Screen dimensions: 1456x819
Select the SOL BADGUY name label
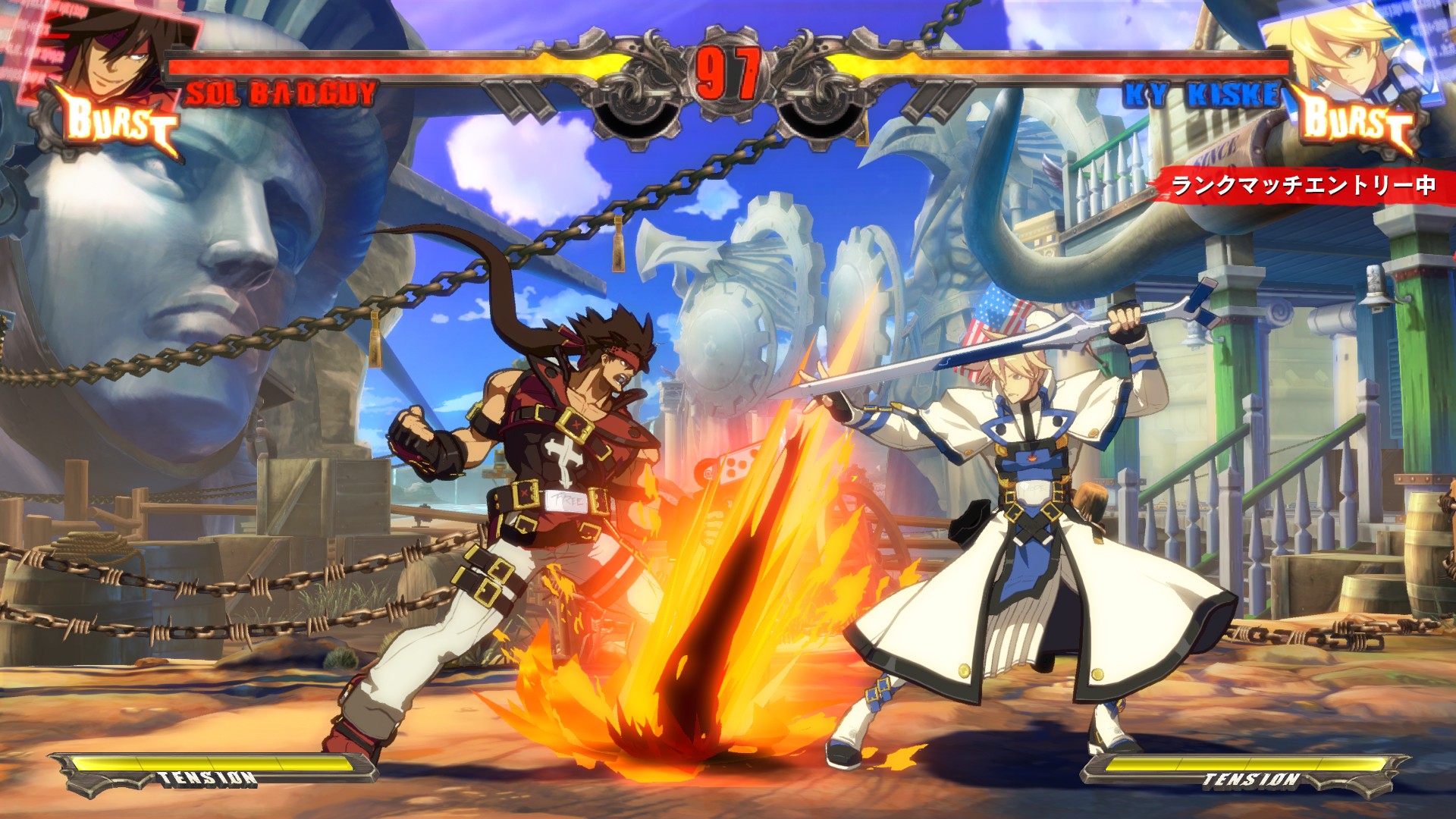click(x=281, y=93)
